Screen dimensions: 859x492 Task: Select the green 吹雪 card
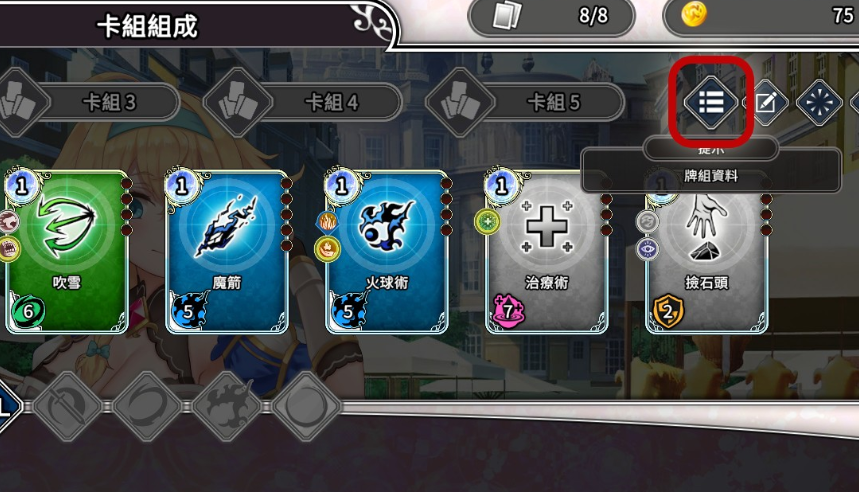tap(67, 252)
